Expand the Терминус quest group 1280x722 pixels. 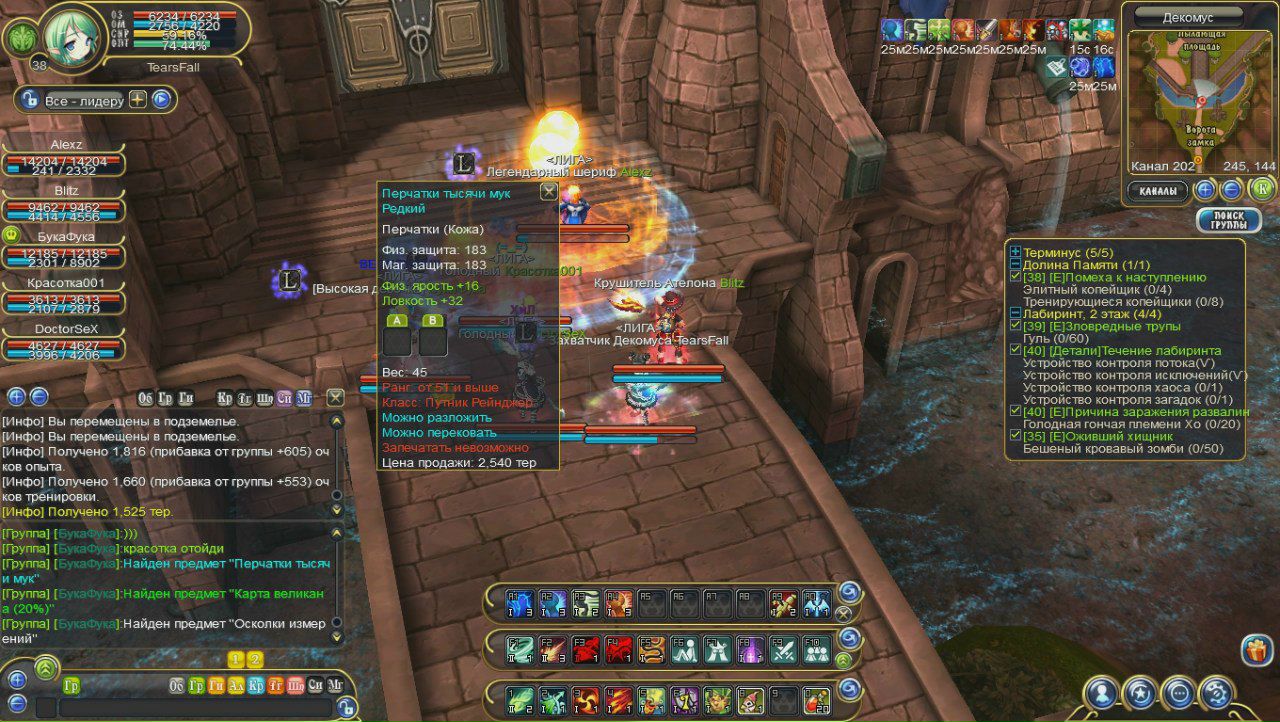[1015, 253]
